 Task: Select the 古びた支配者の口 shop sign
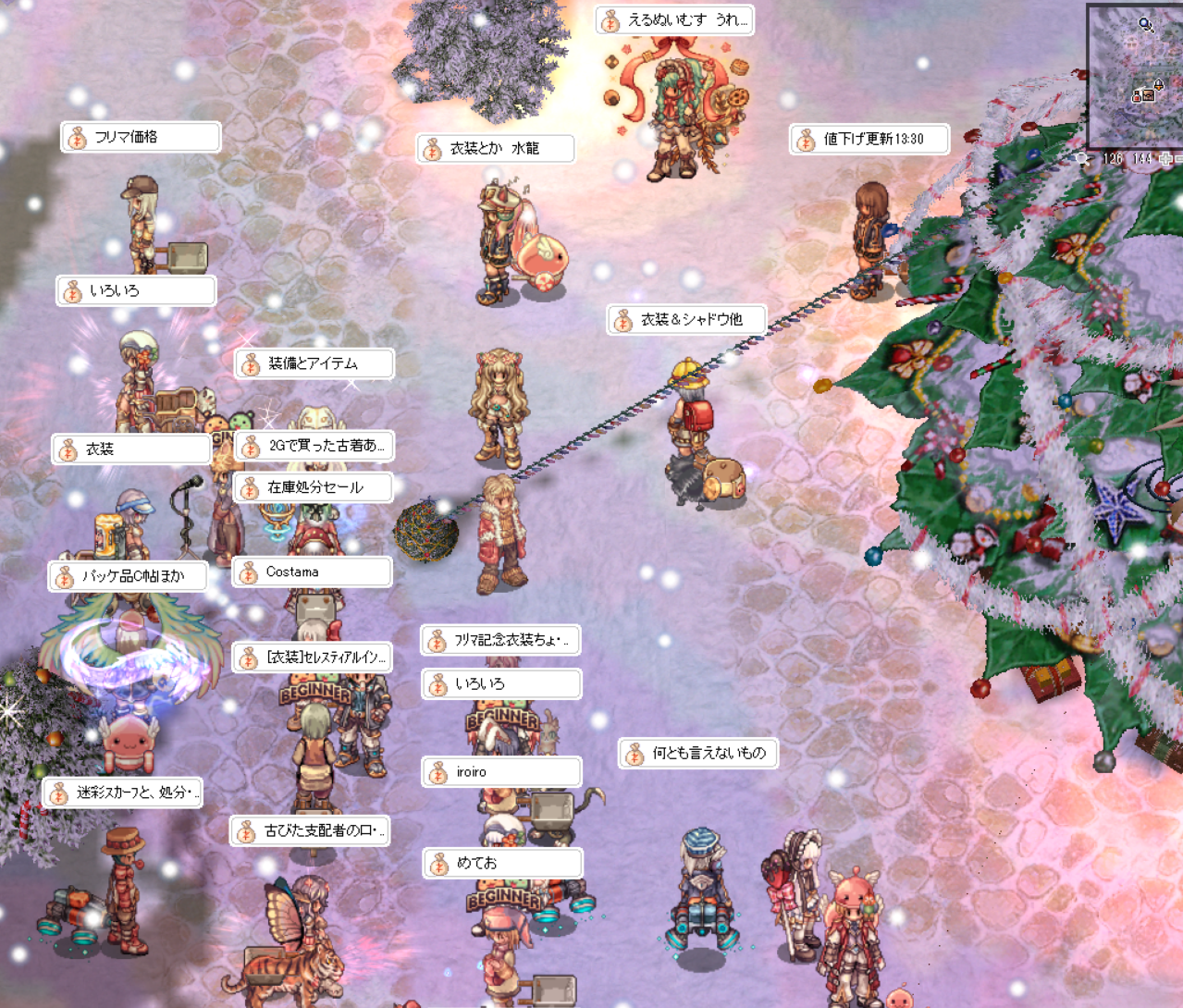pyautogui.click(x=310, y=831)
